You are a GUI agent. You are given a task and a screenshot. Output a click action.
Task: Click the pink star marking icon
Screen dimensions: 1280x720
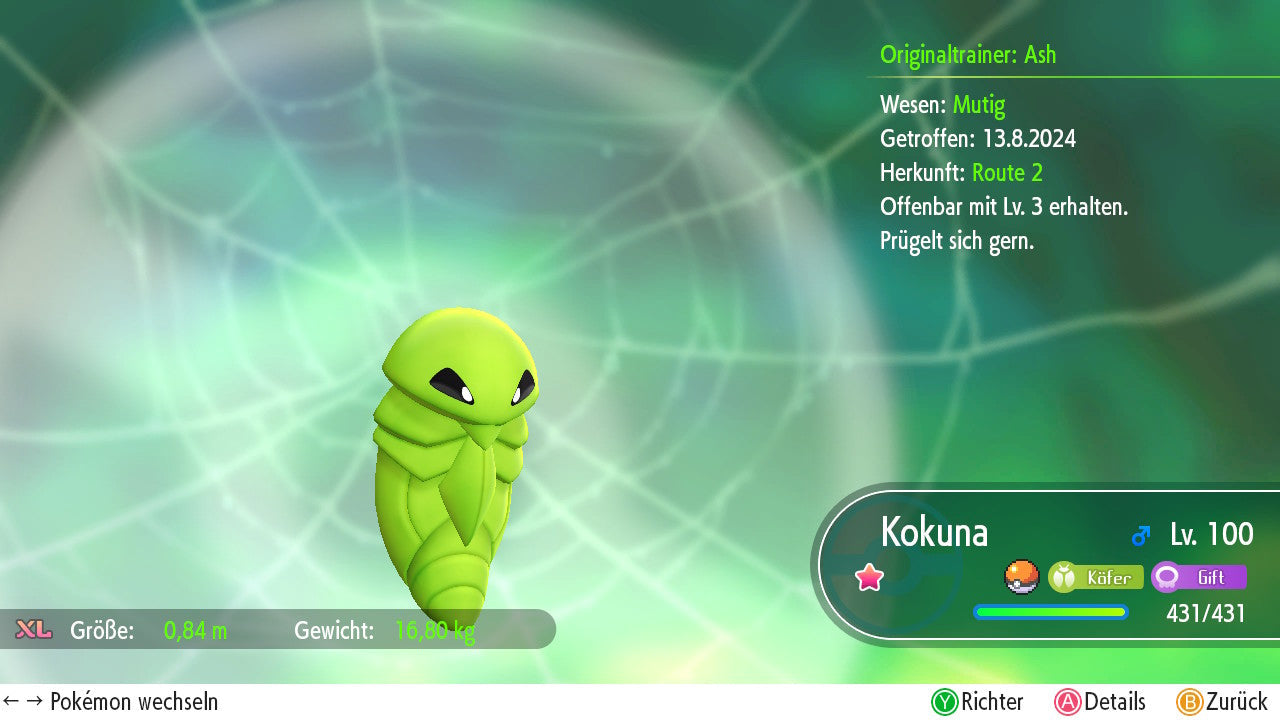pyautogui.click(x=870, y=577)
